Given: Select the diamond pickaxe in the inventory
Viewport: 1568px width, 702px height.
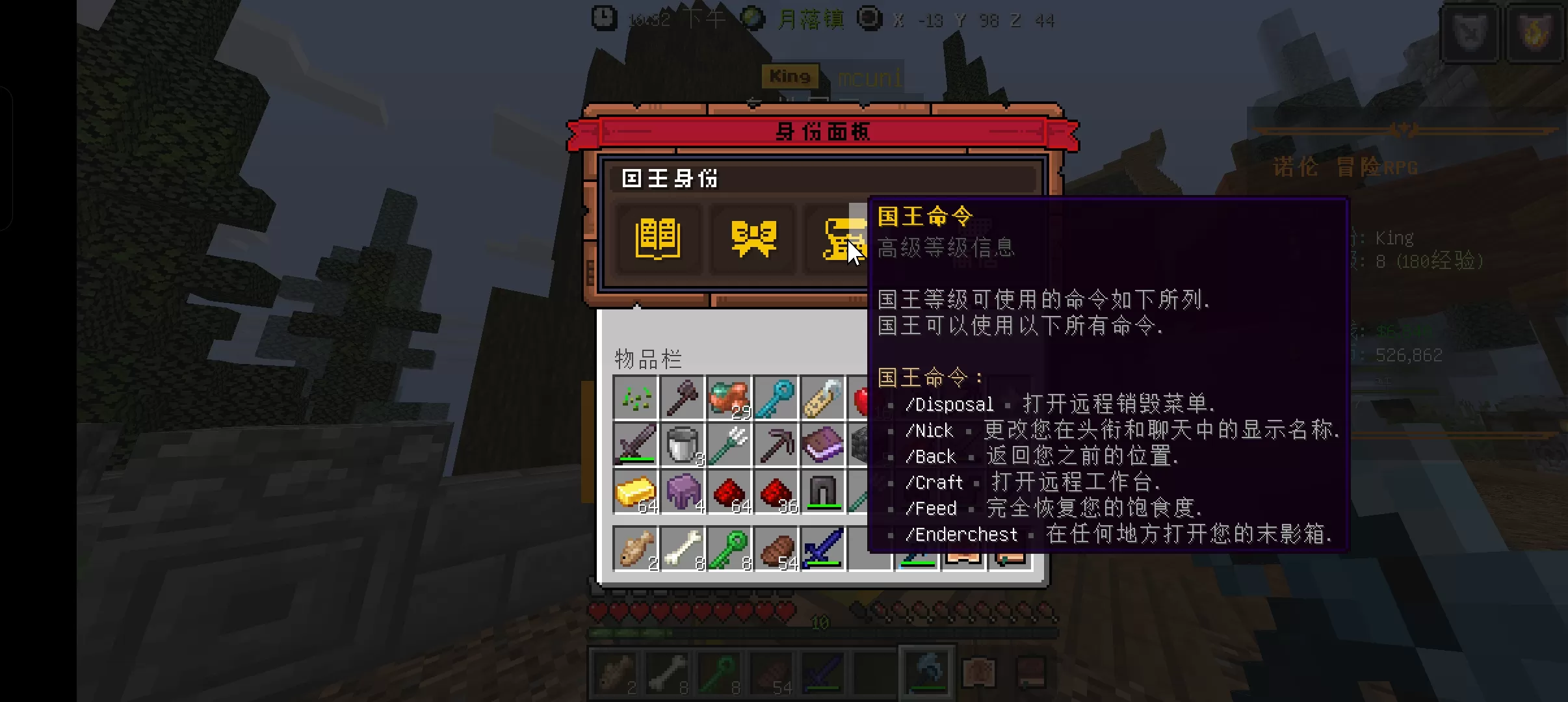Looking at the screenshot, I should [x=776, y=445].
